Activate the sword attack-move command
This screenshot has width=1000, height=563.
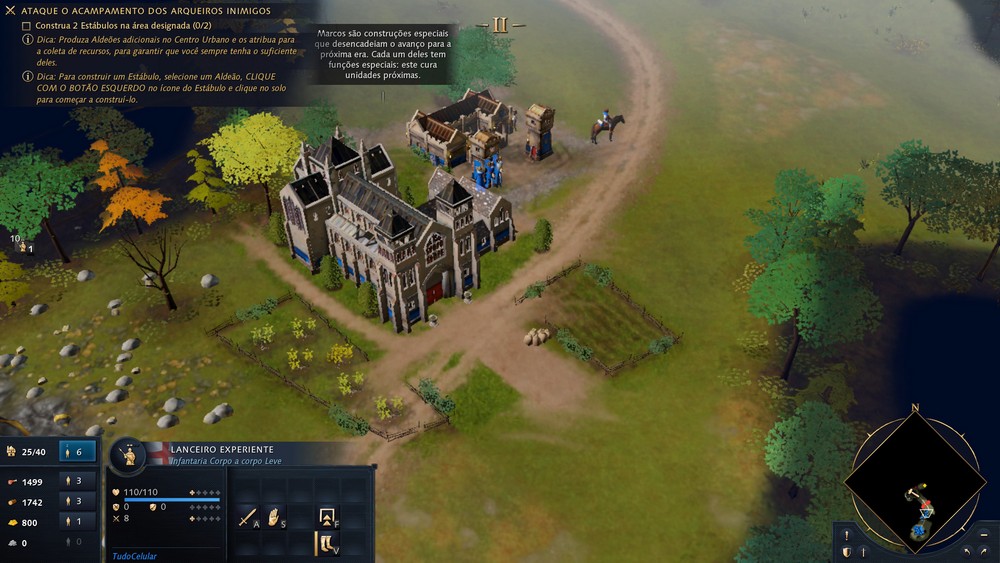click(247, 517)
